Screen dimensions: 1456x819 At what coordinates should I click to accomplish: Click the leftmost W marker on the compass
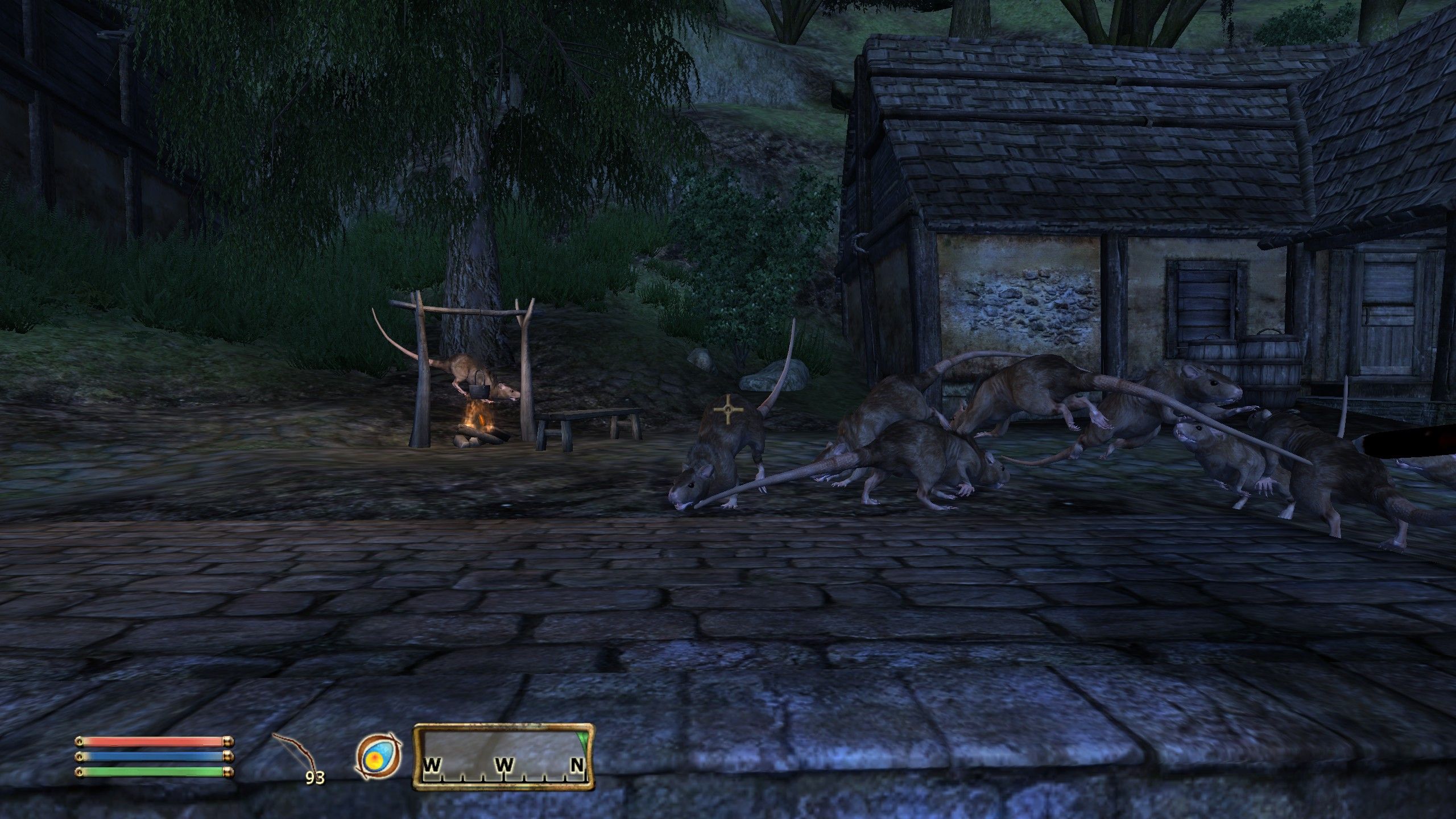(431, 766)
